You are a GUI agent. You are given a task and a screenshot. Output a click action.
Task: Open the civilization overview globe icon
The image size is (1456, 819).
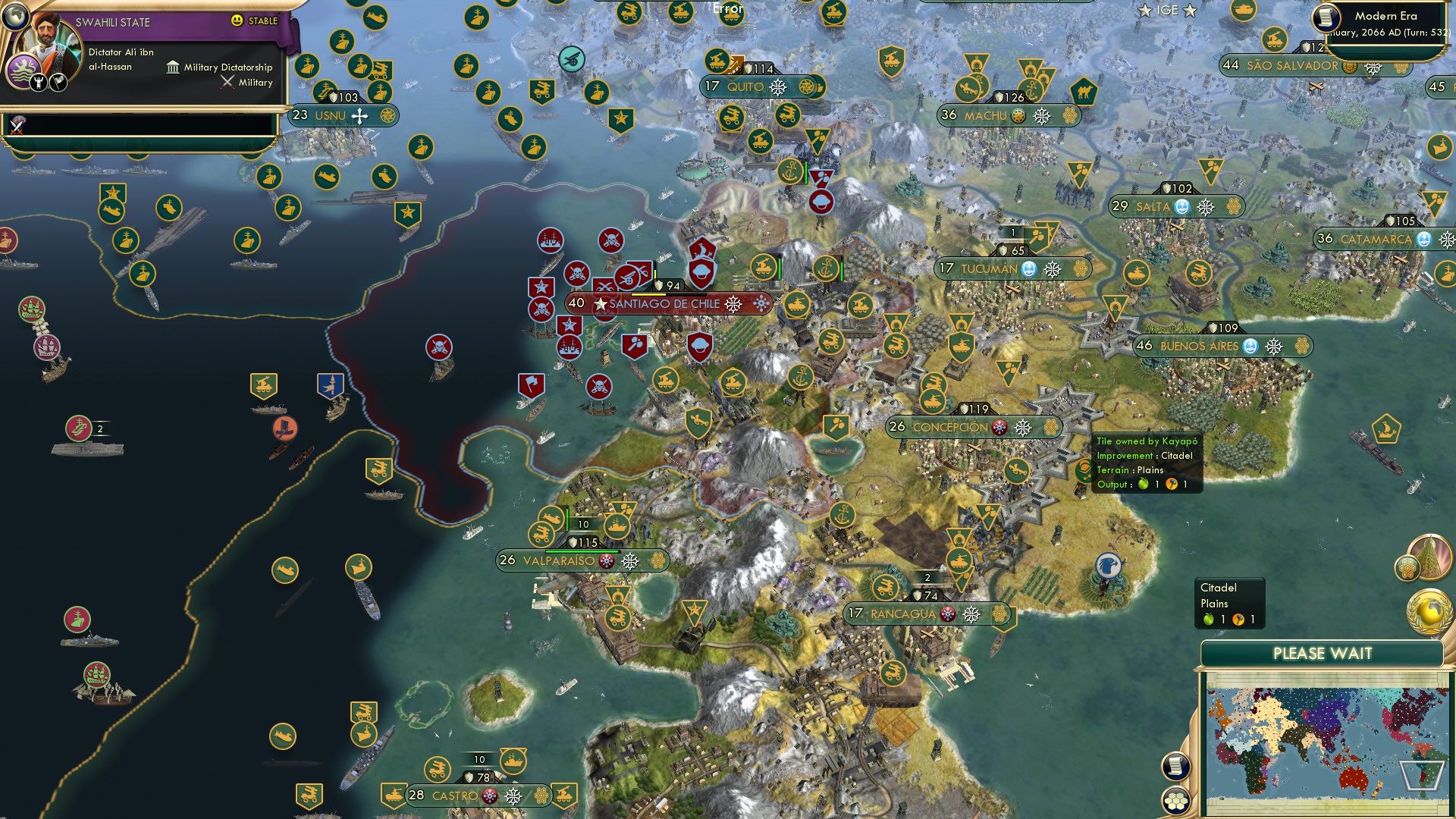click(15, 18)
